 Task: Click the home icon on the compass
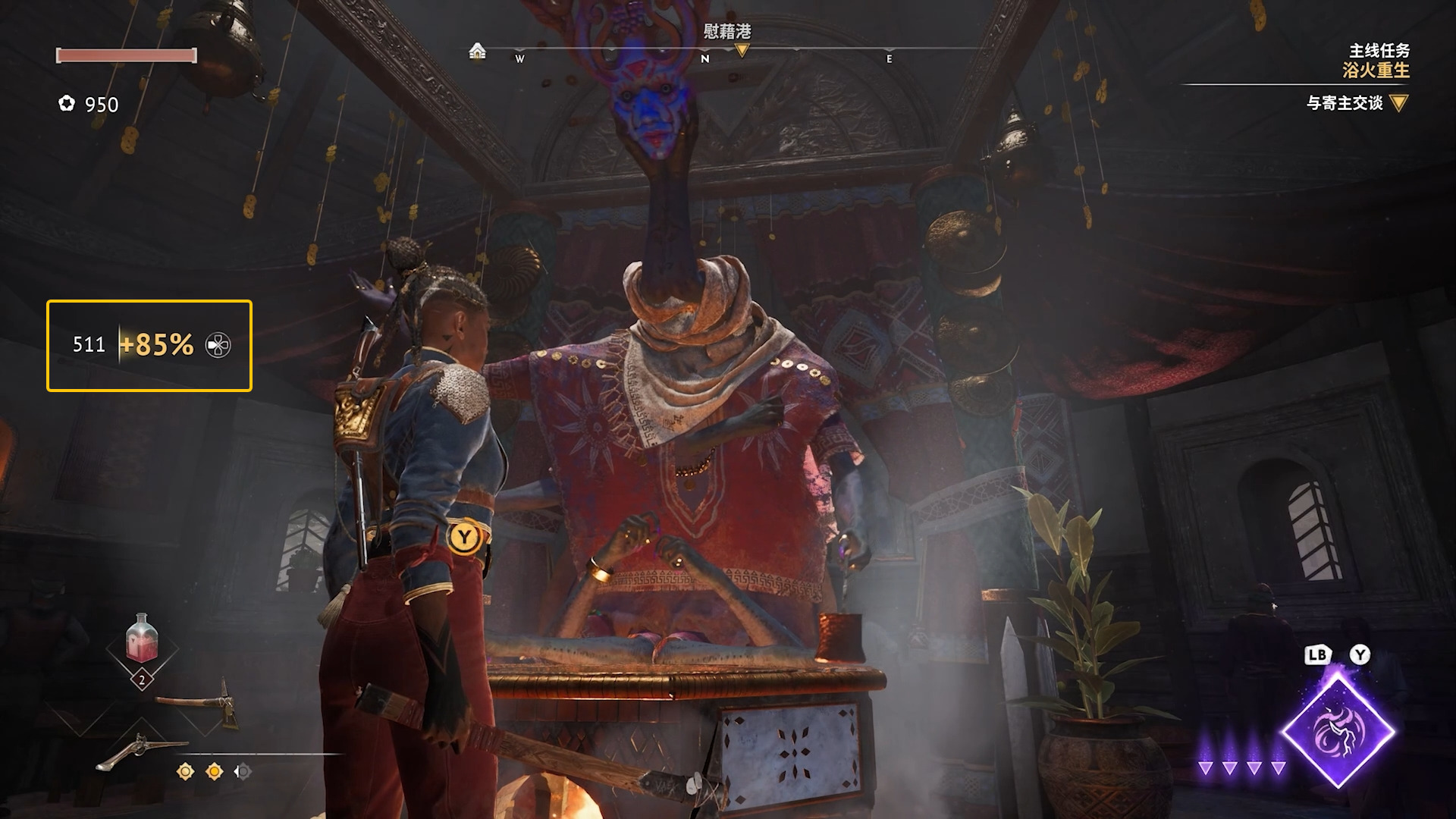[x=477, y=51]
